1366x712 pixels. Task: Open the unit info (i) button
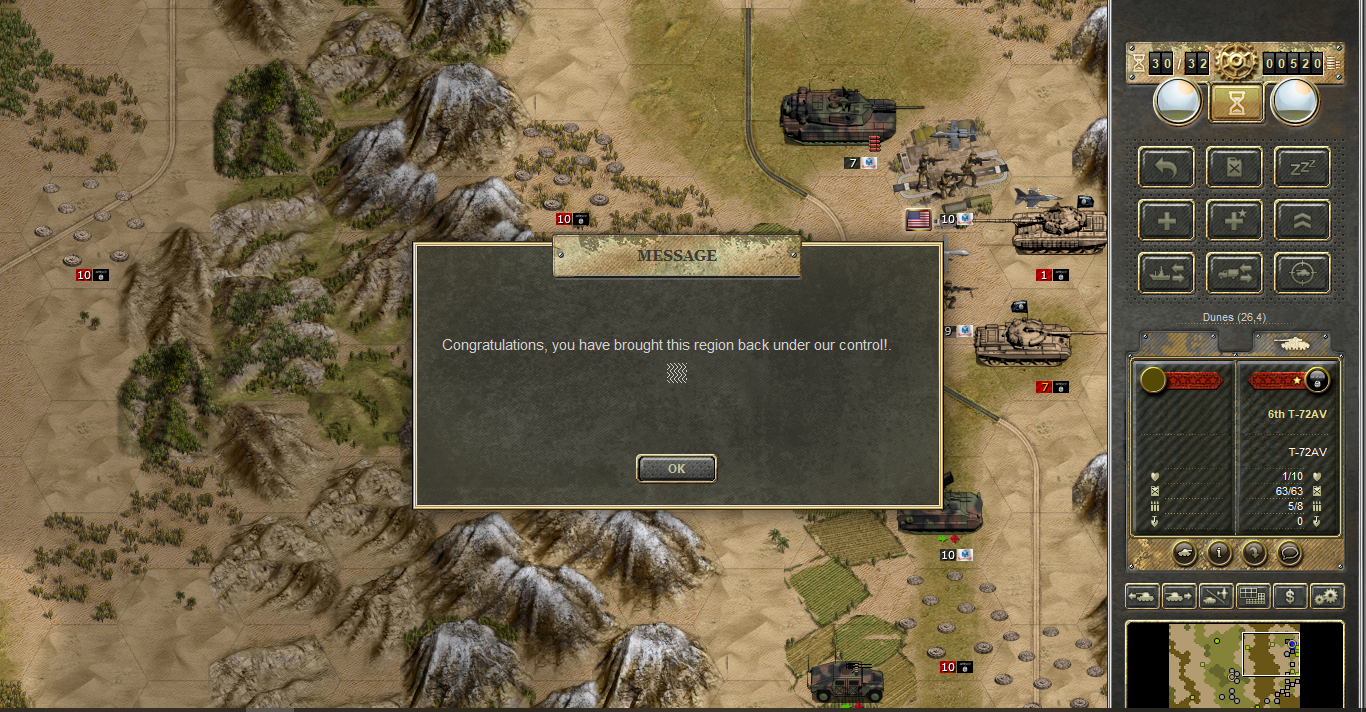tap(1219, 552)
